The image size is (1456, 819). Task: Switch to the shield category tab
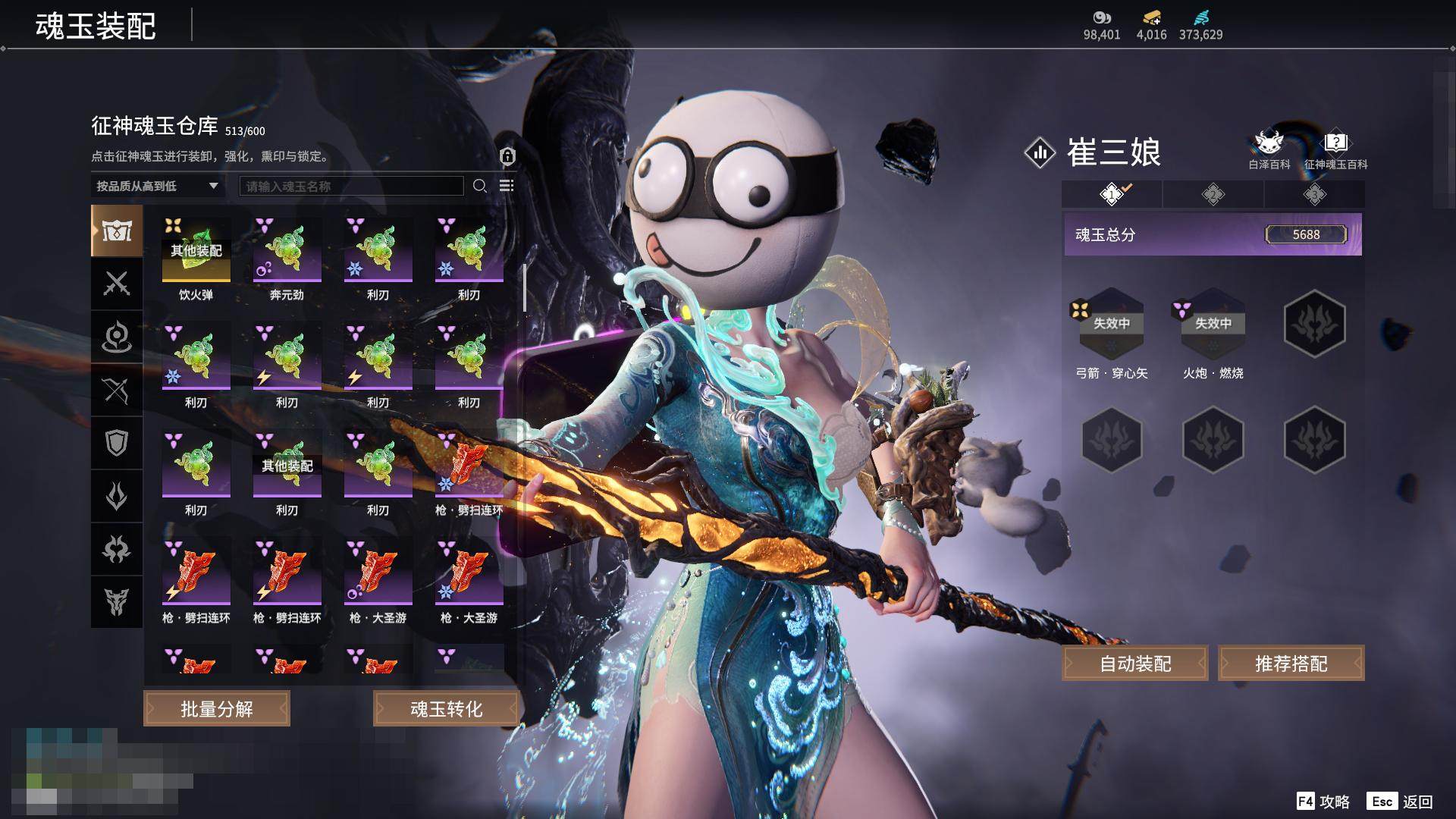click(117, 443)
